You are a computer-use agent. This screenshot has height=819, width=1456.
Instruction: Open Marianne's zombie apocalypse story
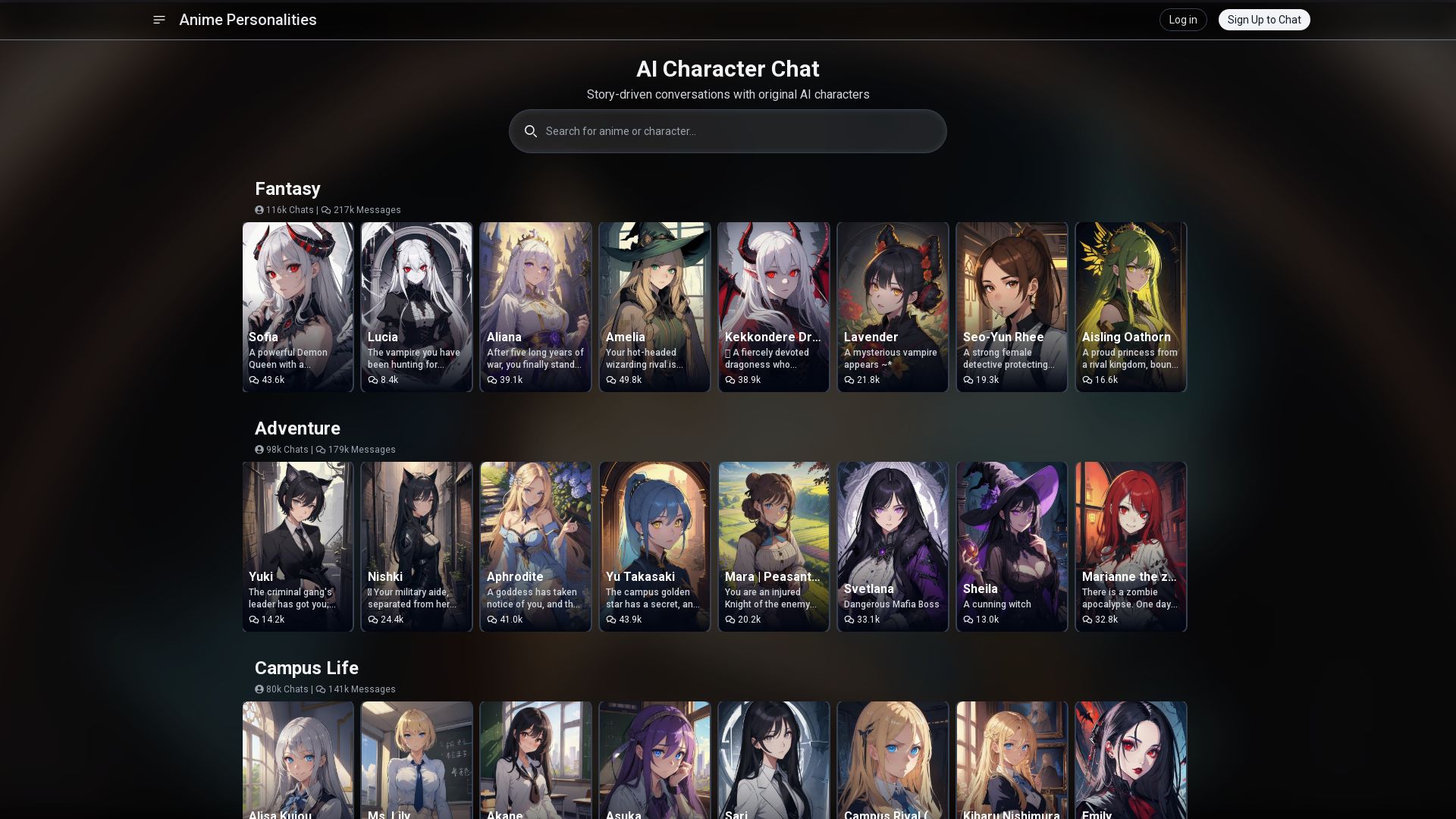(x=1131, y=547)
